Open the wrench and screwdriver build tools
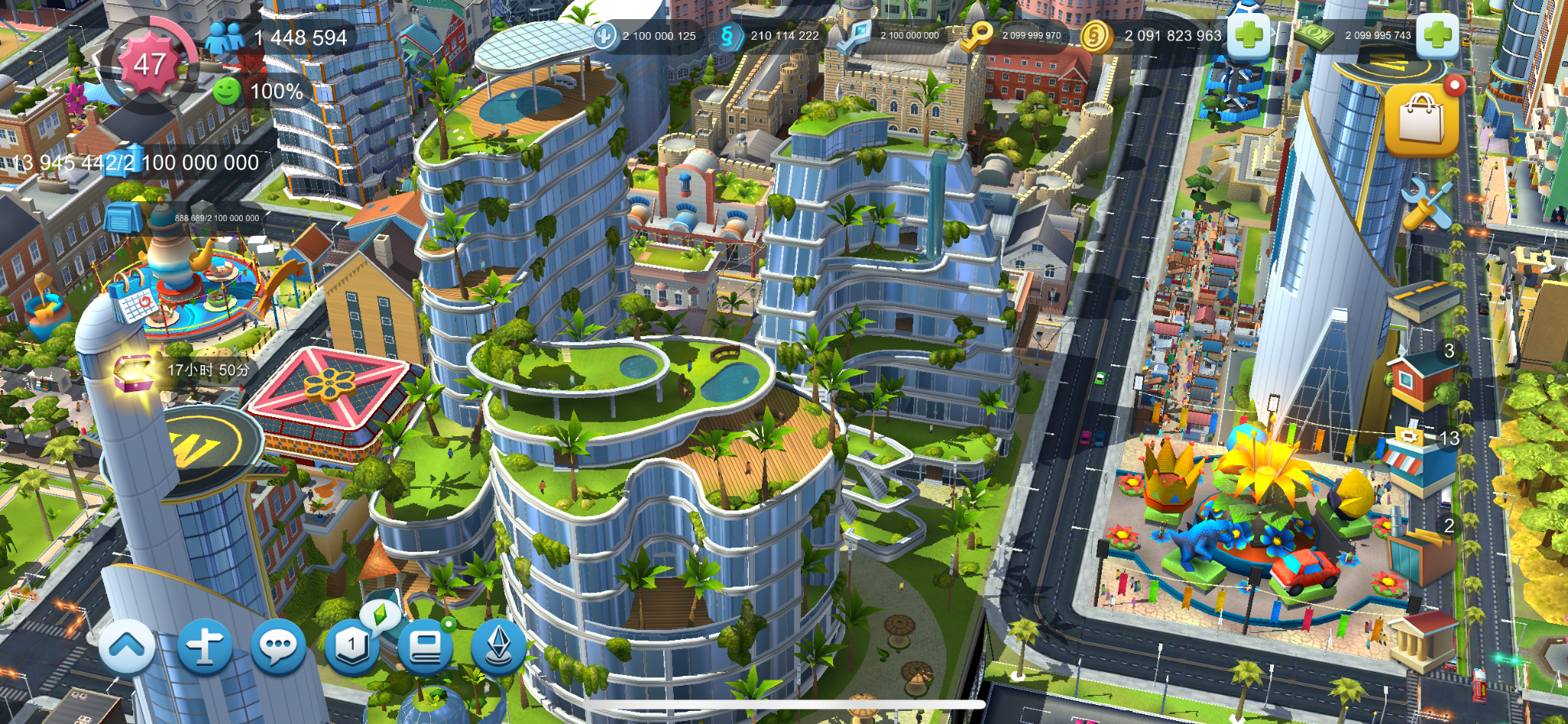The image size is (1568, 724). (x=1427, y=204)
